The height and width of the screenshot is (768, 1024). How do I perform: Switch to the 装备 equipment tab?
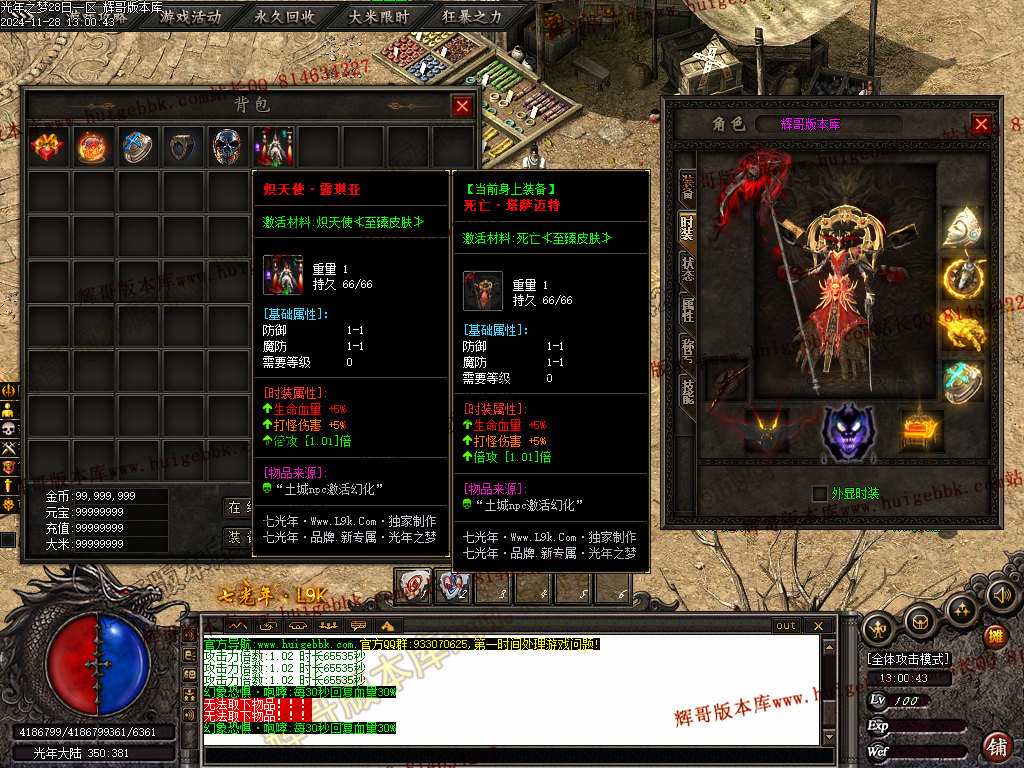point(688,184)
